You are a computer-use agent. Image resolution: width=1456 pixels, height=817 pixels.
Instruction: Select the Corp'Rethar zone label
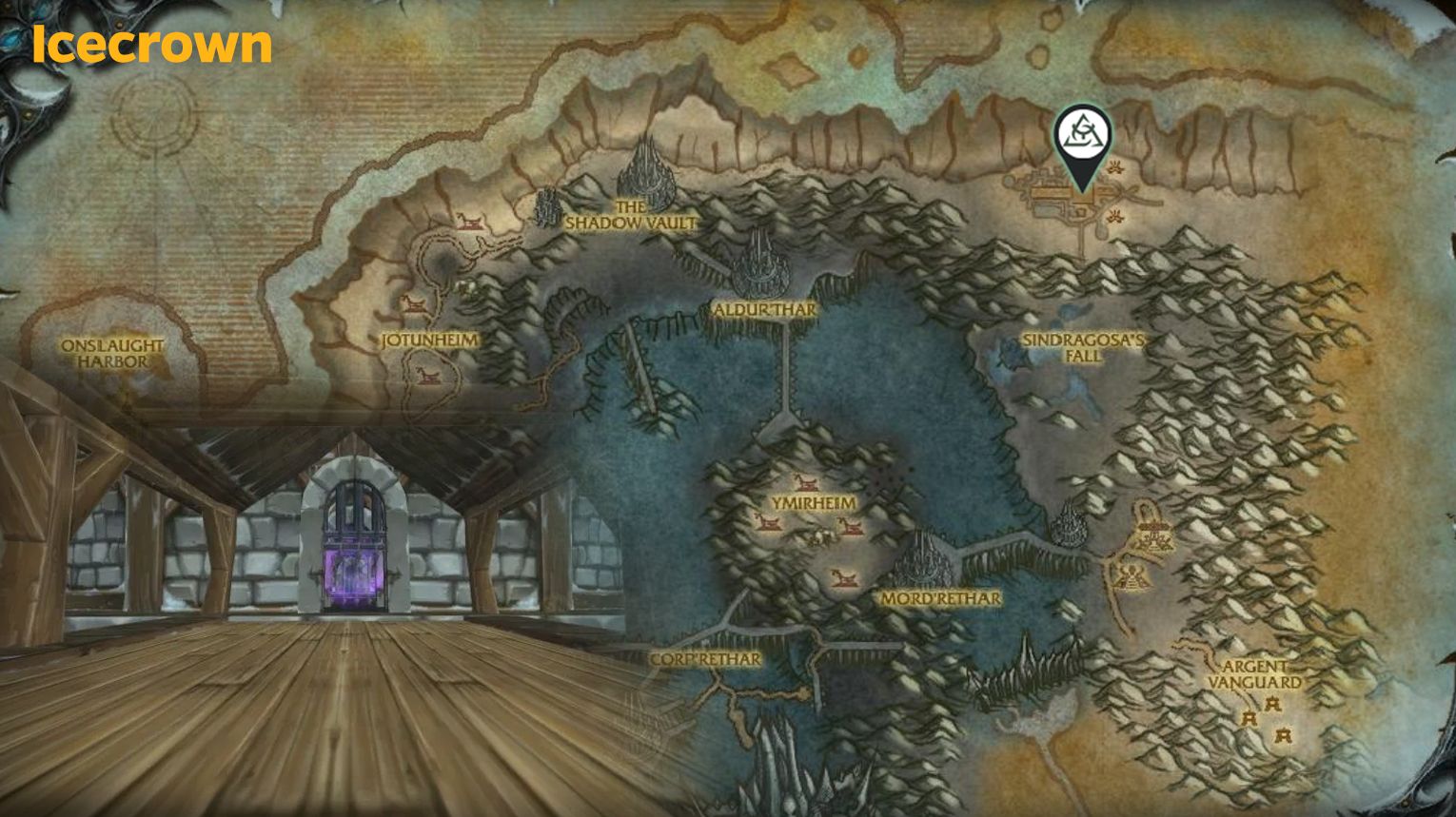tap(706, 657)
